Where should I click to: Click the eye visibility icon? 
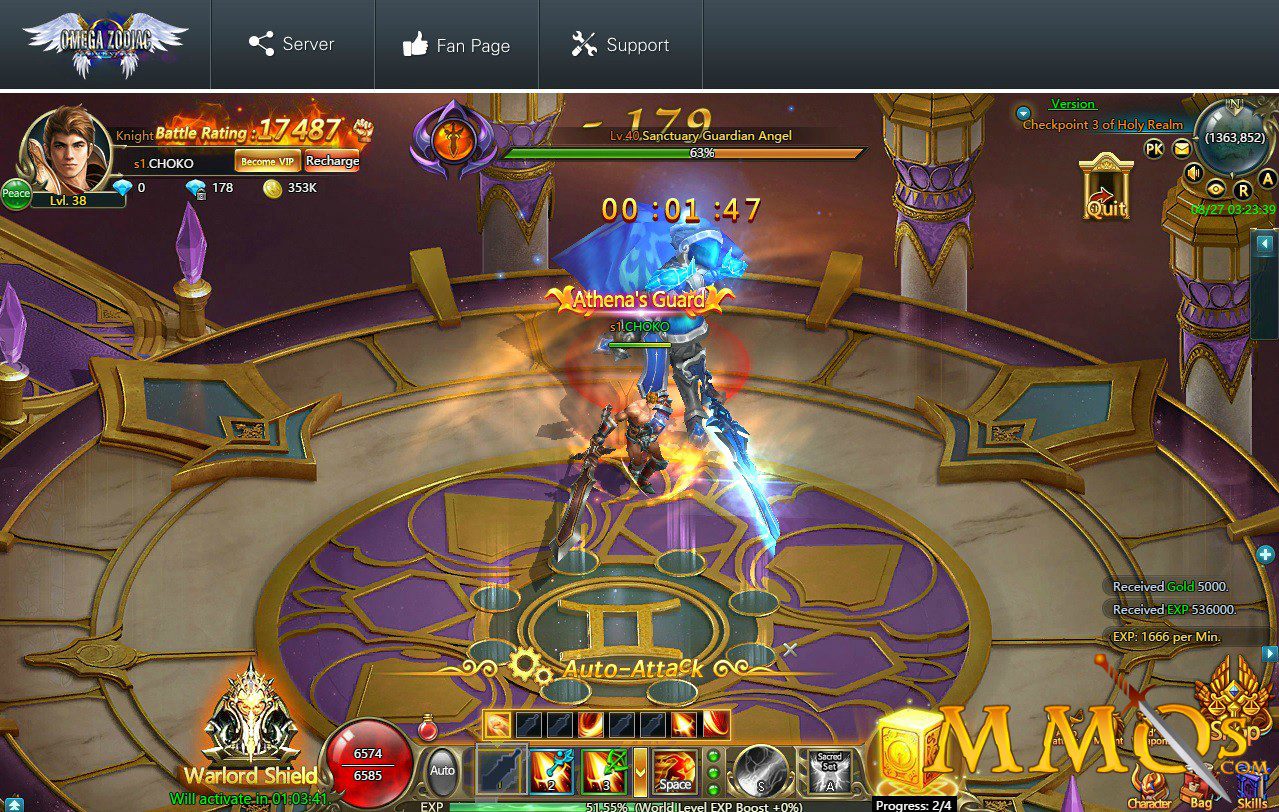[1216, 188]
